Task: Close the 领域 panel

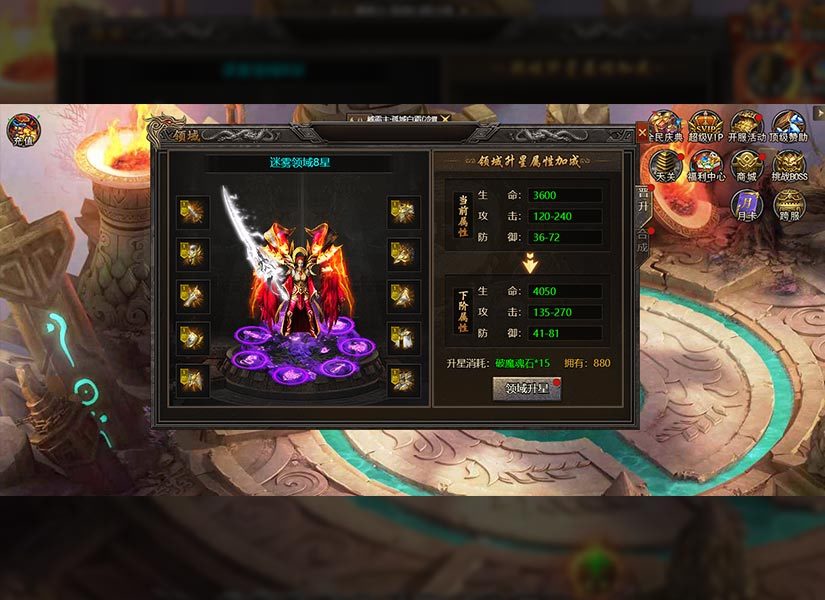Action: [642, 132]
